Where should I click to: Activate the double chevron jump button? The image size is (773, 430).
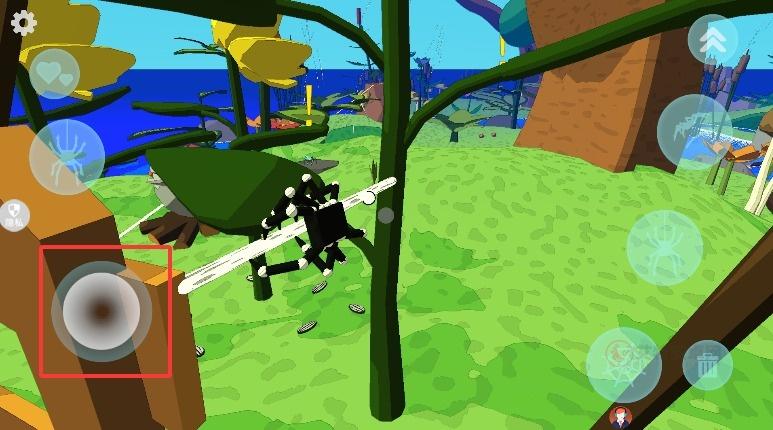point(712,39)
